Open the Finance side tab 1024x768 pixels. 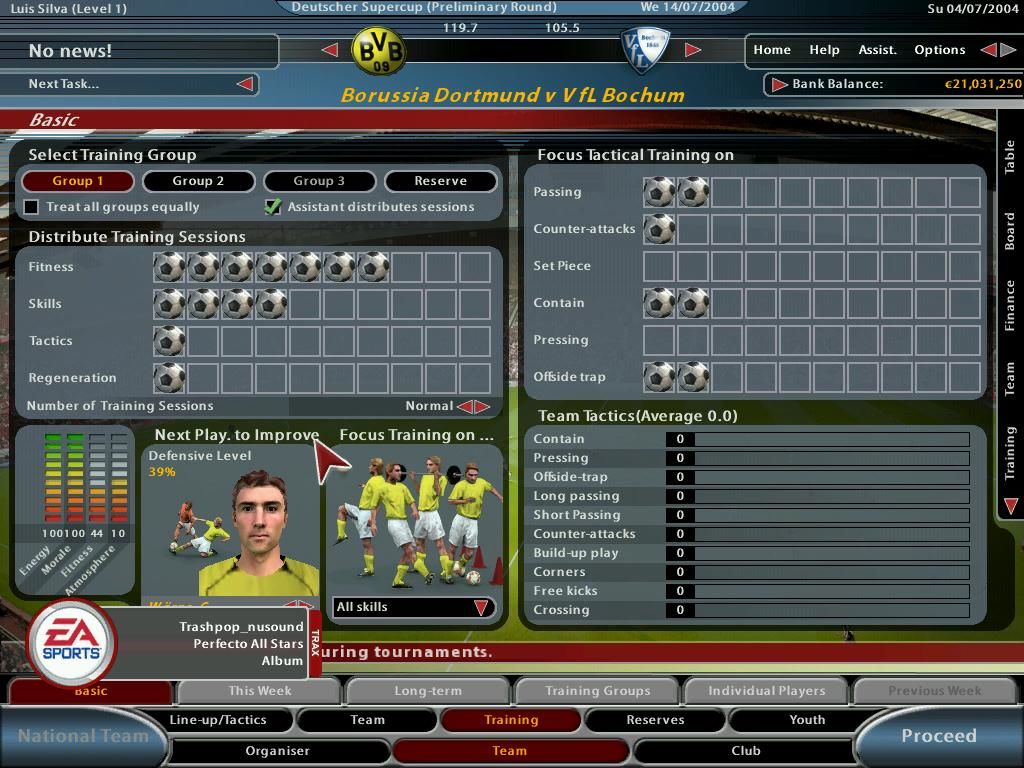tap(1010, 305)
